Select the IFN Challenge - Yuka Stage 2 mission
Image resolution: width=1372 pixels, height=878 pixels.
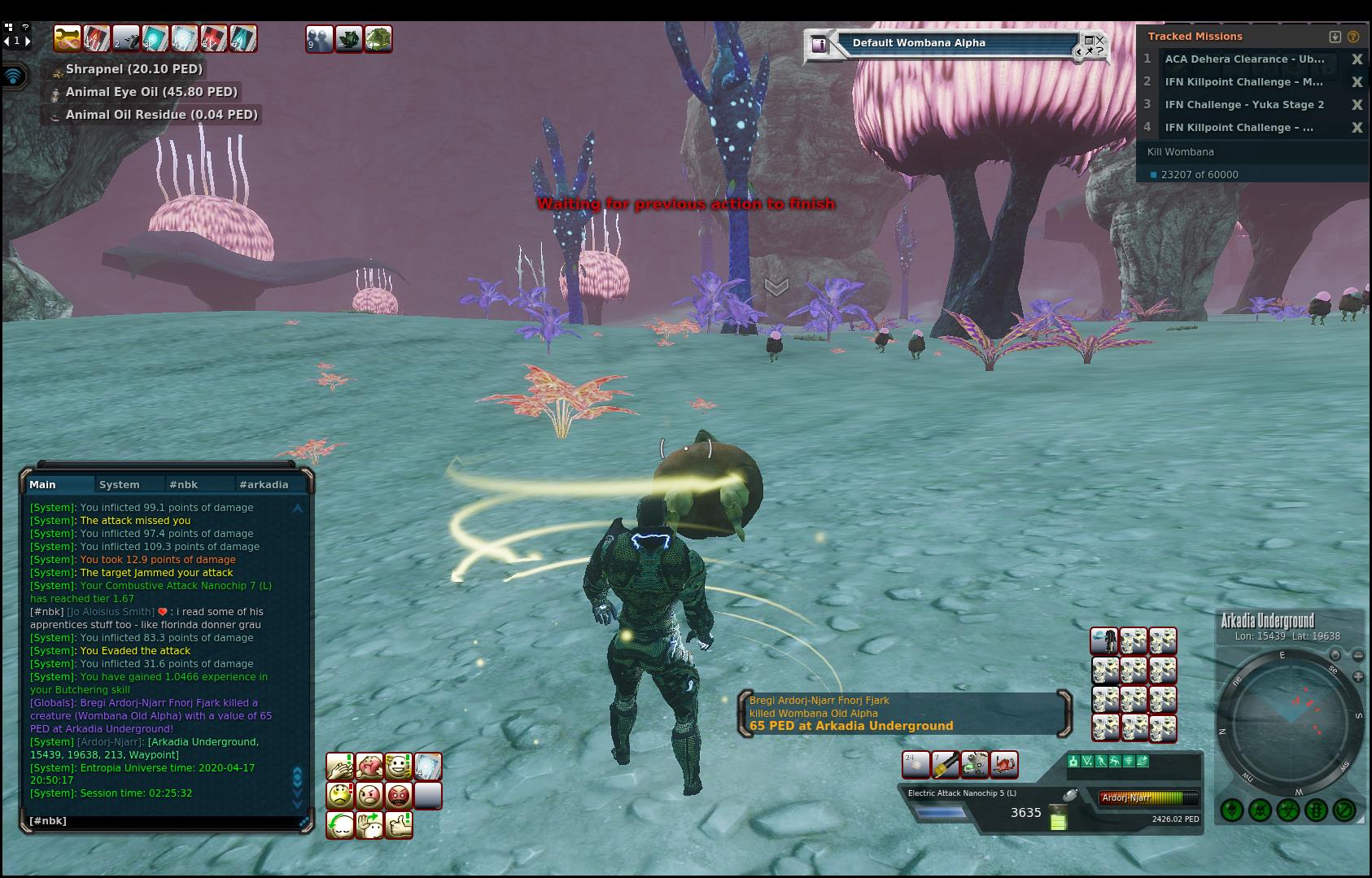point(1243,104)
